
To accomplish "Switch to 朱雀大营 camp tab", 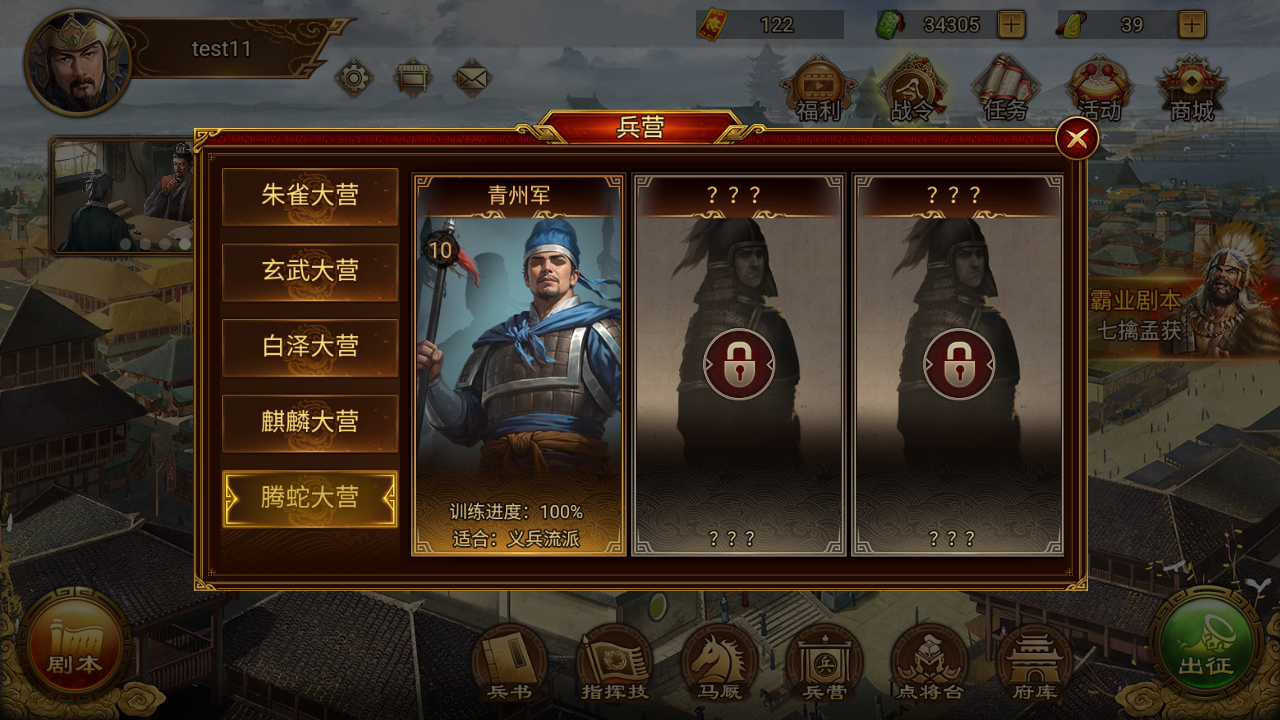I will pyautogui.click(x=310, y=195).
